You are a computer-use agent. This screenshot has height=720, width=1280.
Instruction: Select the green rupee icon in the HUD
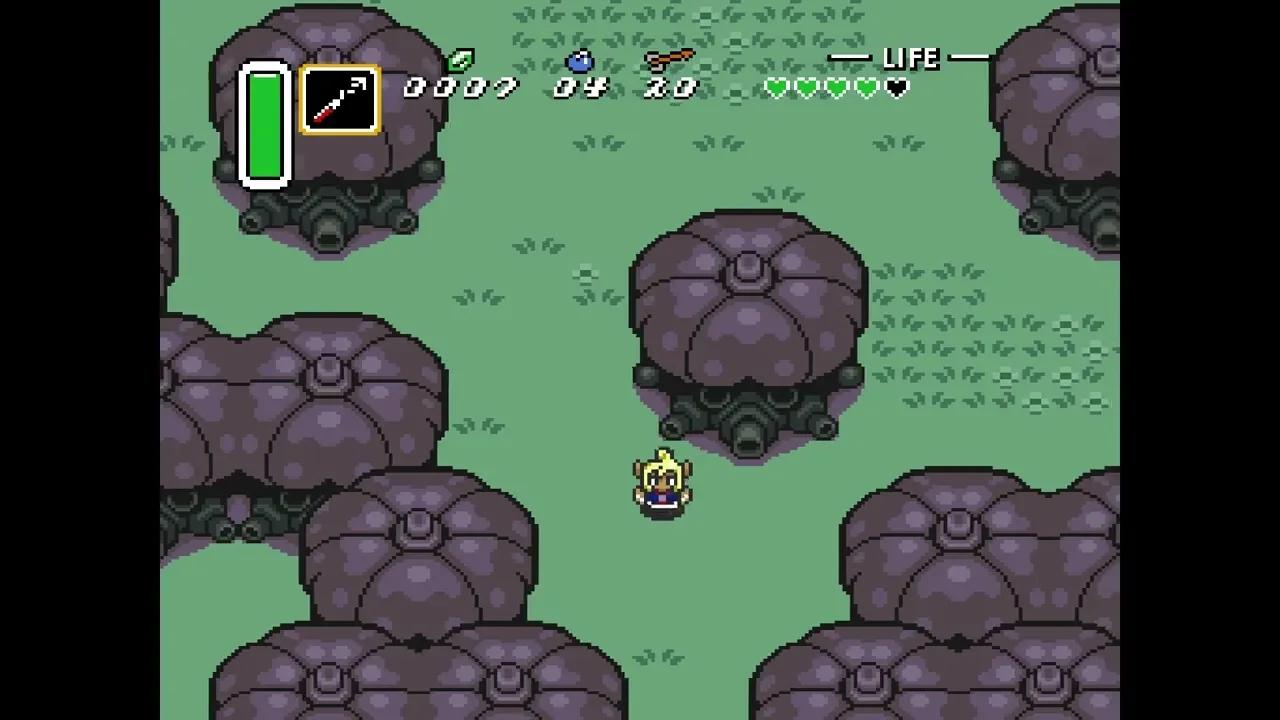(460, 61)
